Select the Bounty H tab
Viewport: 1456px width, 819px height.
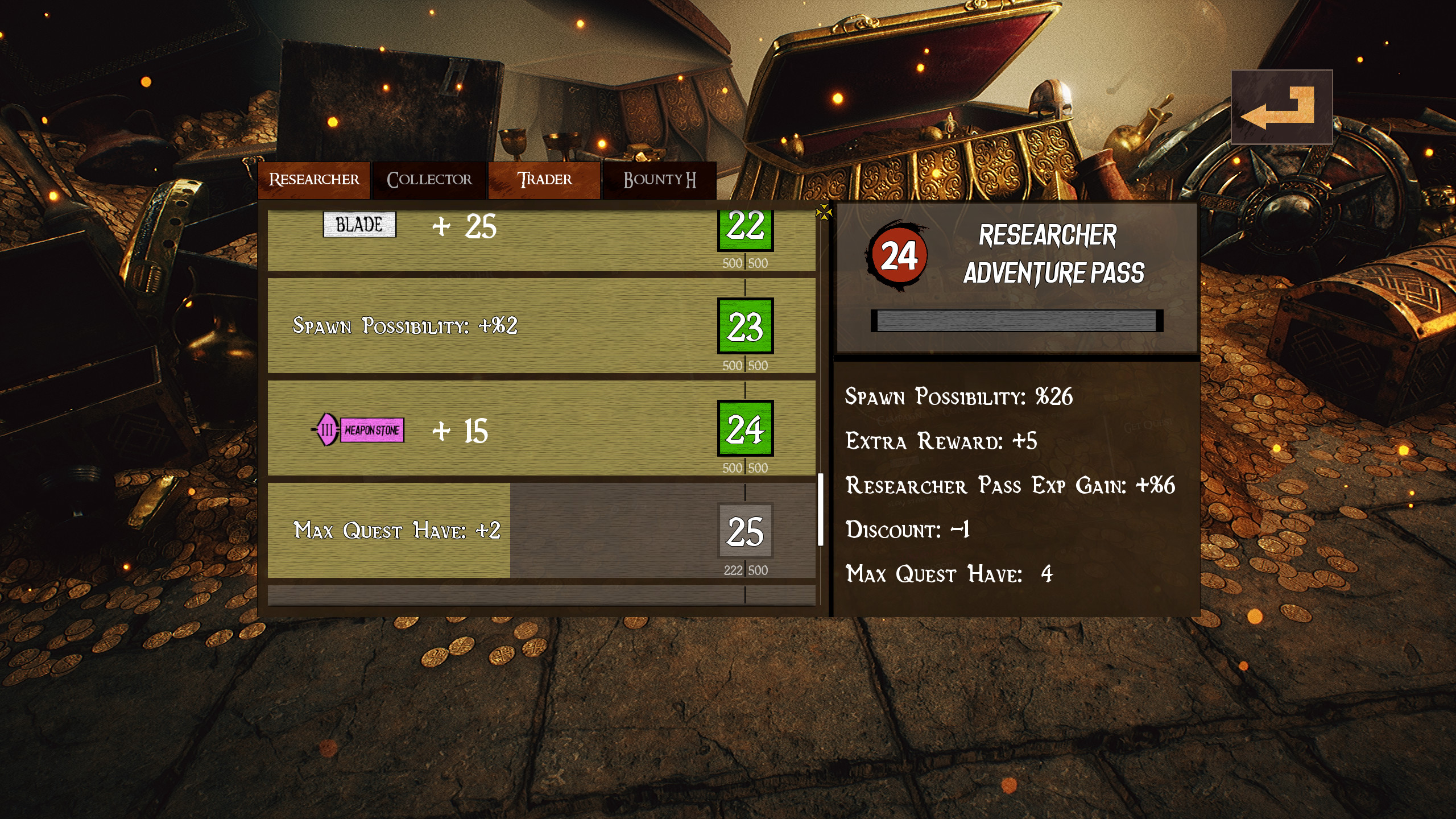(x=659, y=180)
